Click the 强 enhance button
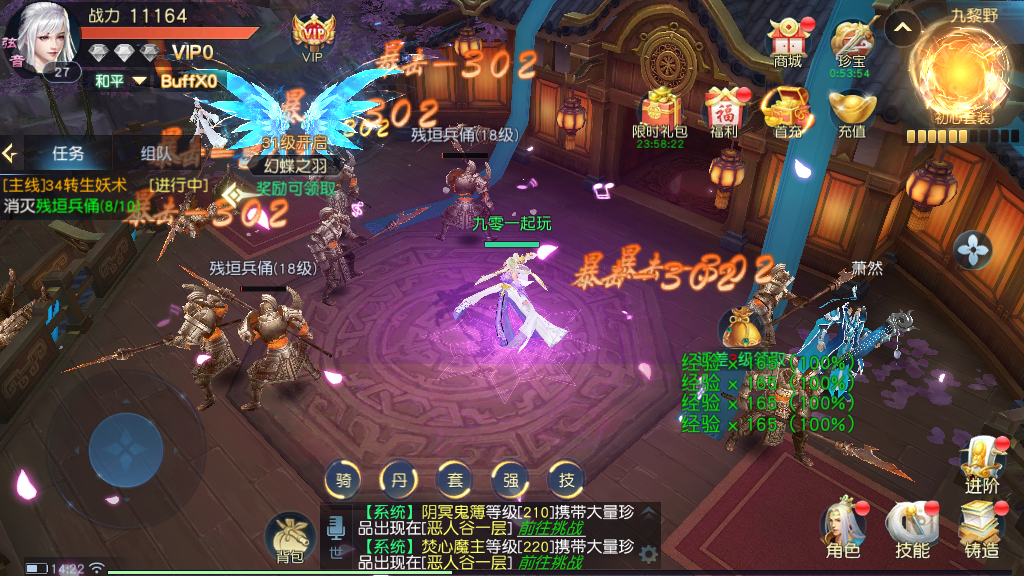 [510, 480]
